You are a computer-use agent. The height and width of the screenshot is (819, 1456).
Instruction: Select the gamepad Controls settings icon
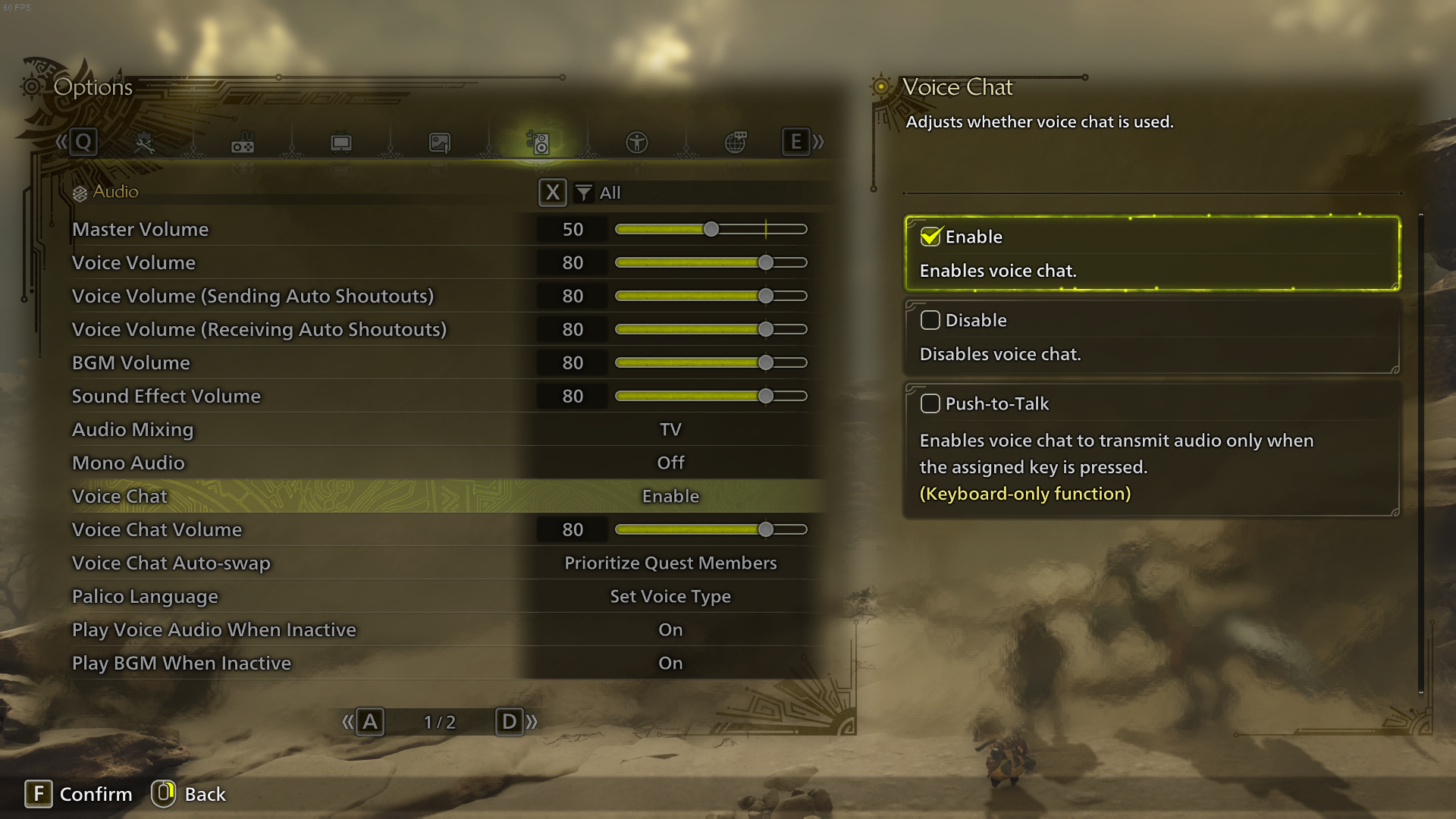click(x=242, y=142)
